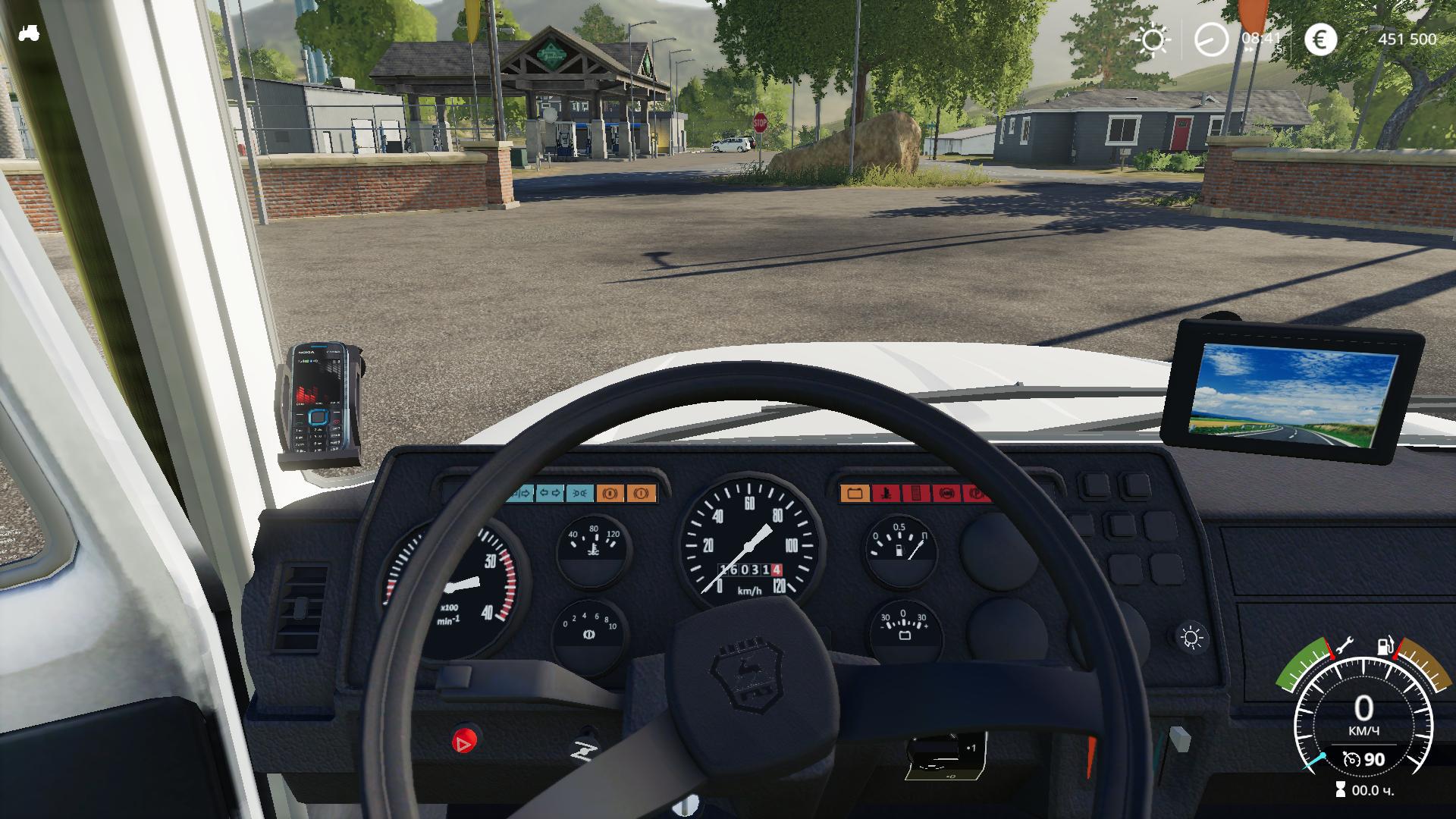Image resolution: width=1456 pixels, height=819 pixels.
Task: Click the fuel pump gauge icon
Action: click(x=1385, y=647)
